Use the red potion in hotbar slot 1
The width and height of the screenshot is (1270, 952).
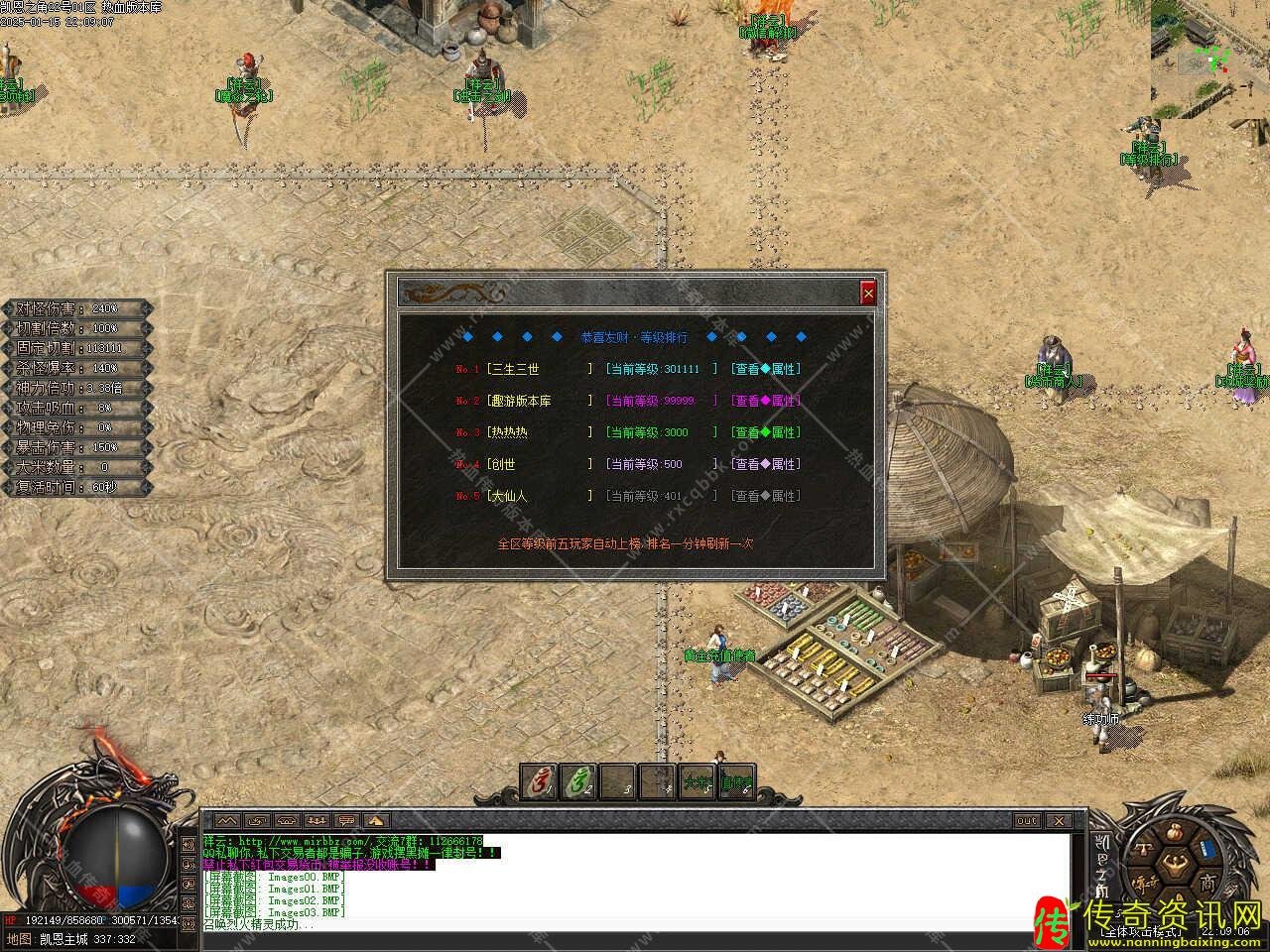coord(539,781)
